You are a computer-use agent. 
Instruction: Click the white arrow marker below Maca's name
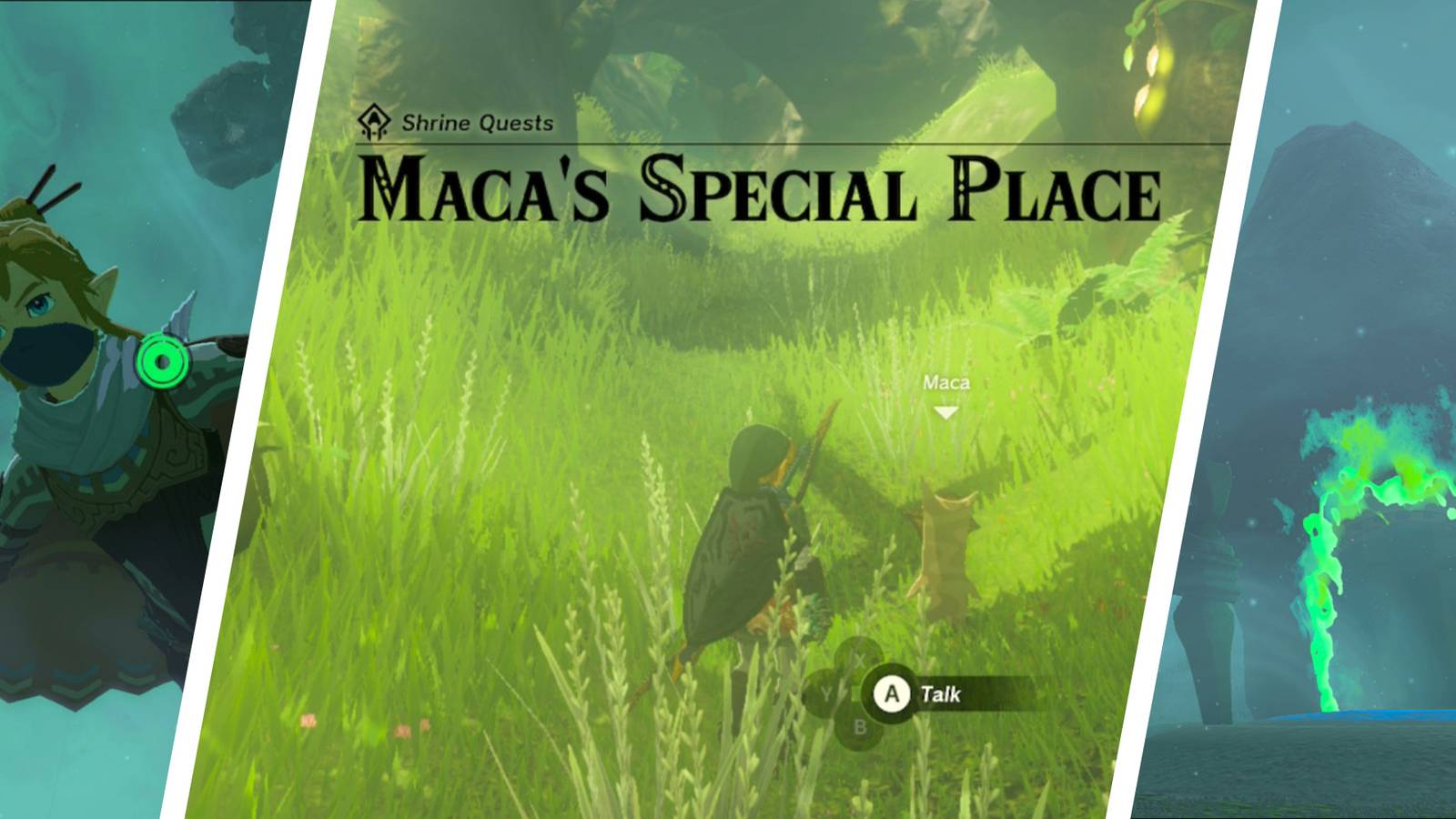(x=946, y=411)
